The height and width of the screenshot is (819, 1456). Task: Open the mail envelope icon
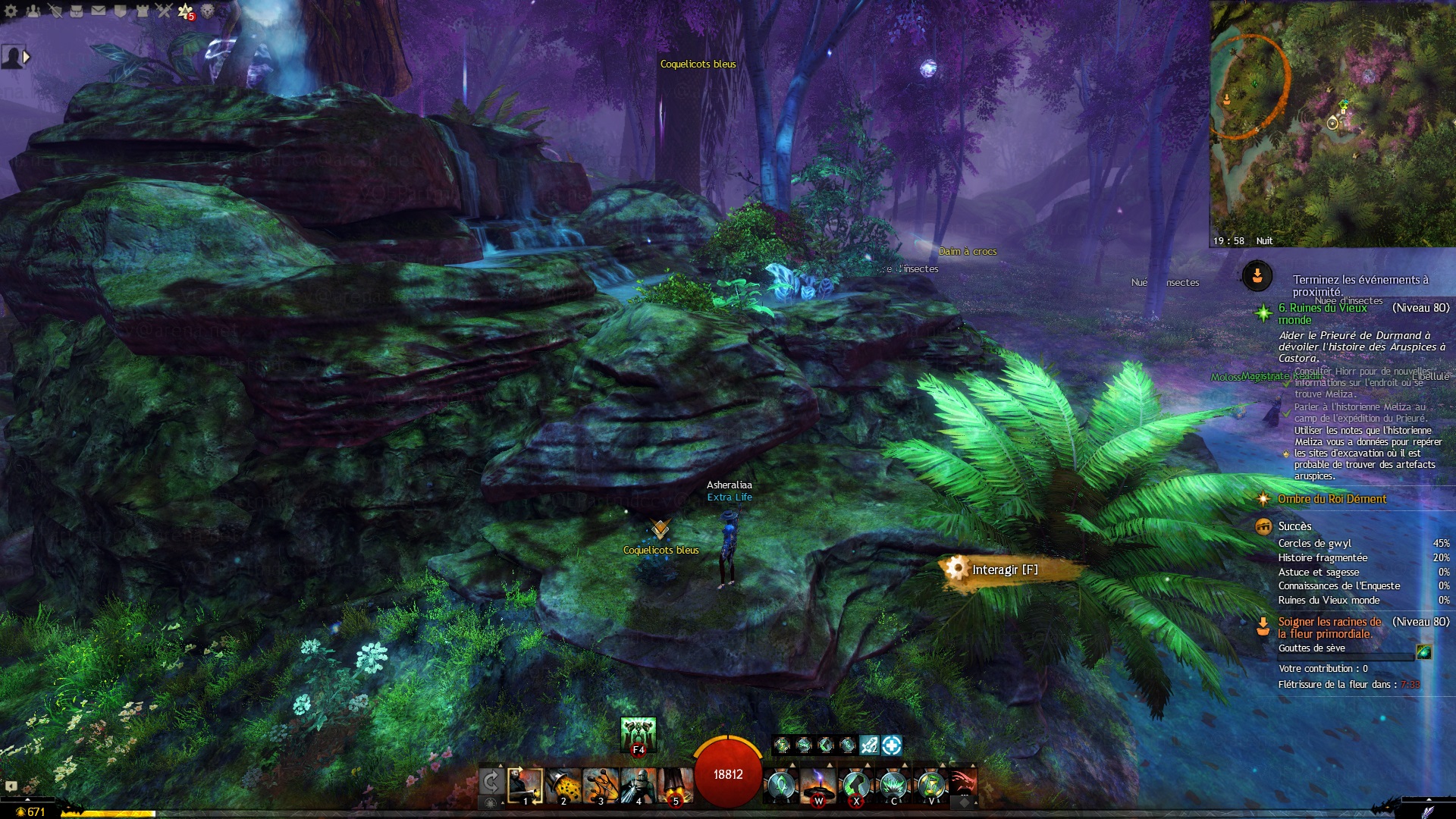coord(99,11)
